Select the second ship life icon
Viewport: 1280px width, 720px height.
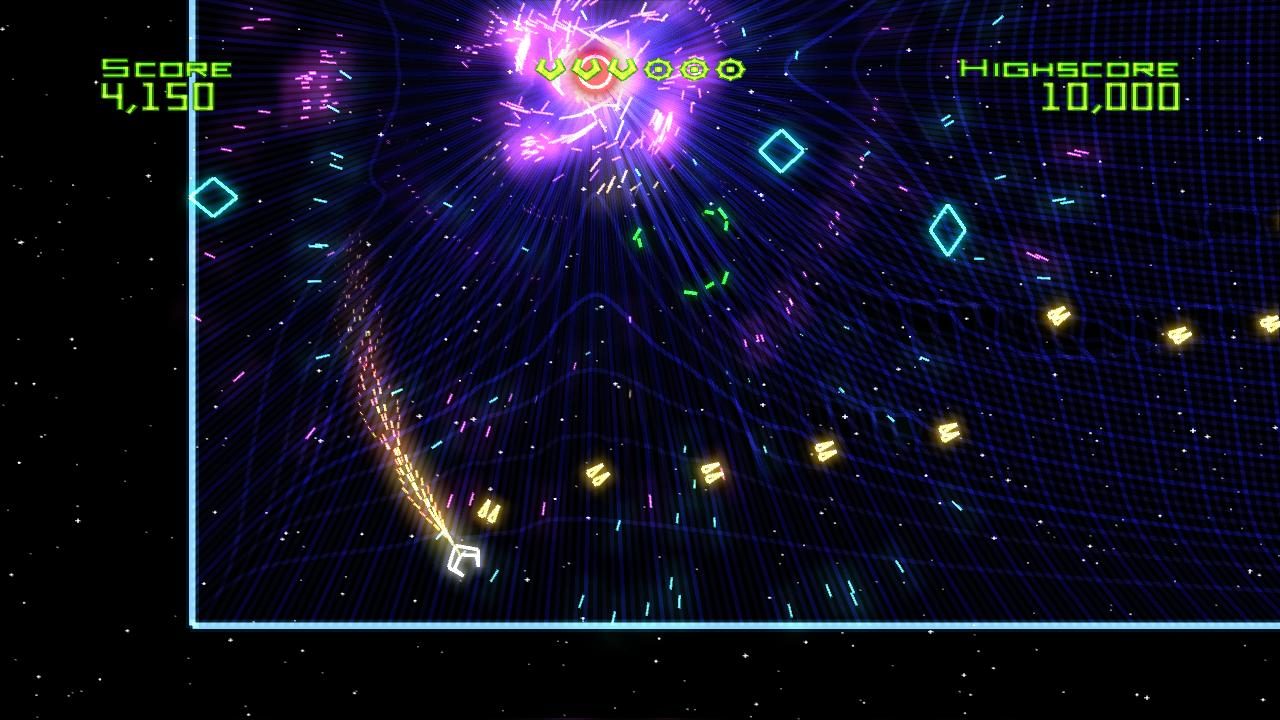[x=589, y=70]
